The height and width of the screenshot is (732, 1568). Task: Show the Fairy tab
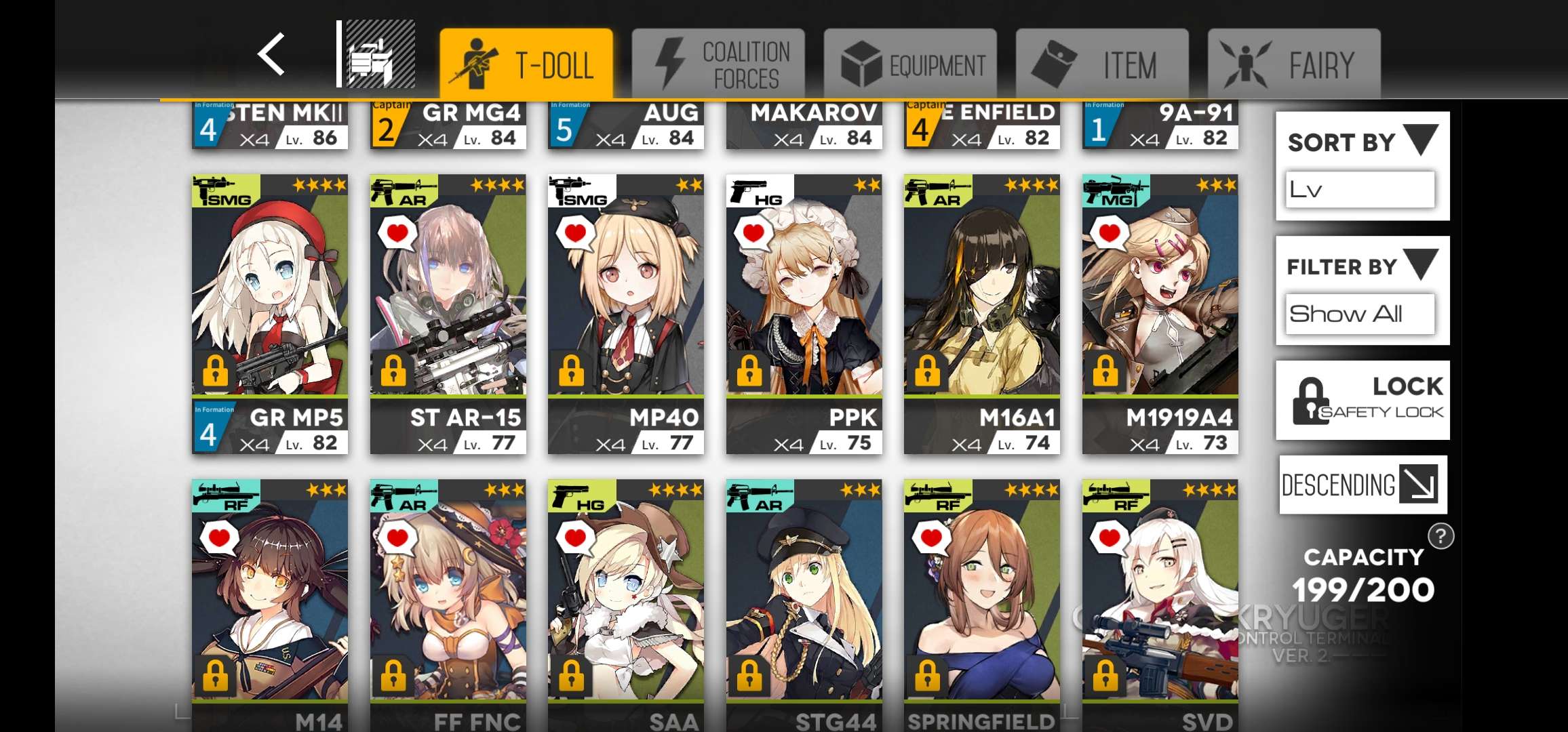point(1294,64)
